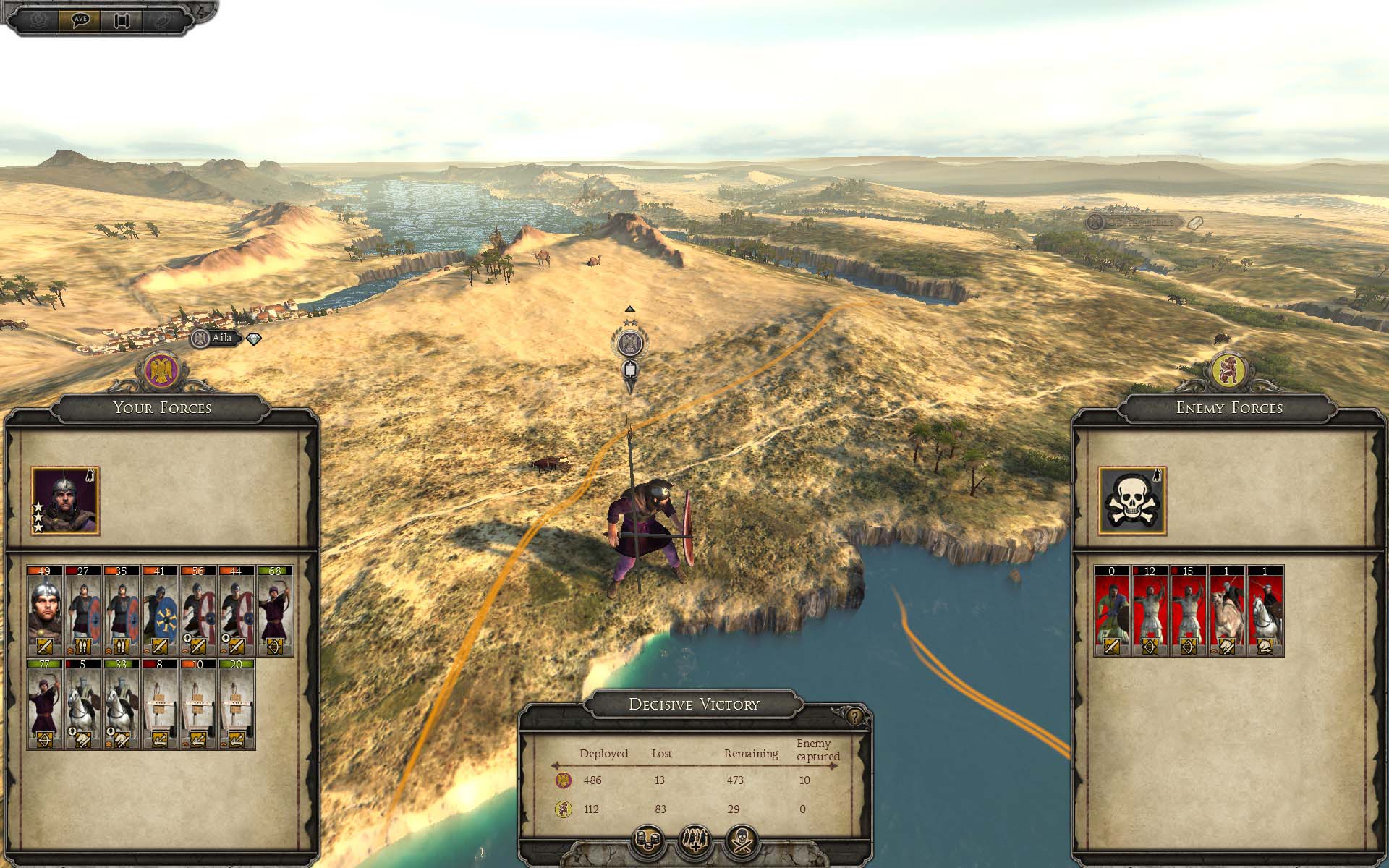Select the spearman unit card with 27 men
1389x868 pixels.
point(83,611)
